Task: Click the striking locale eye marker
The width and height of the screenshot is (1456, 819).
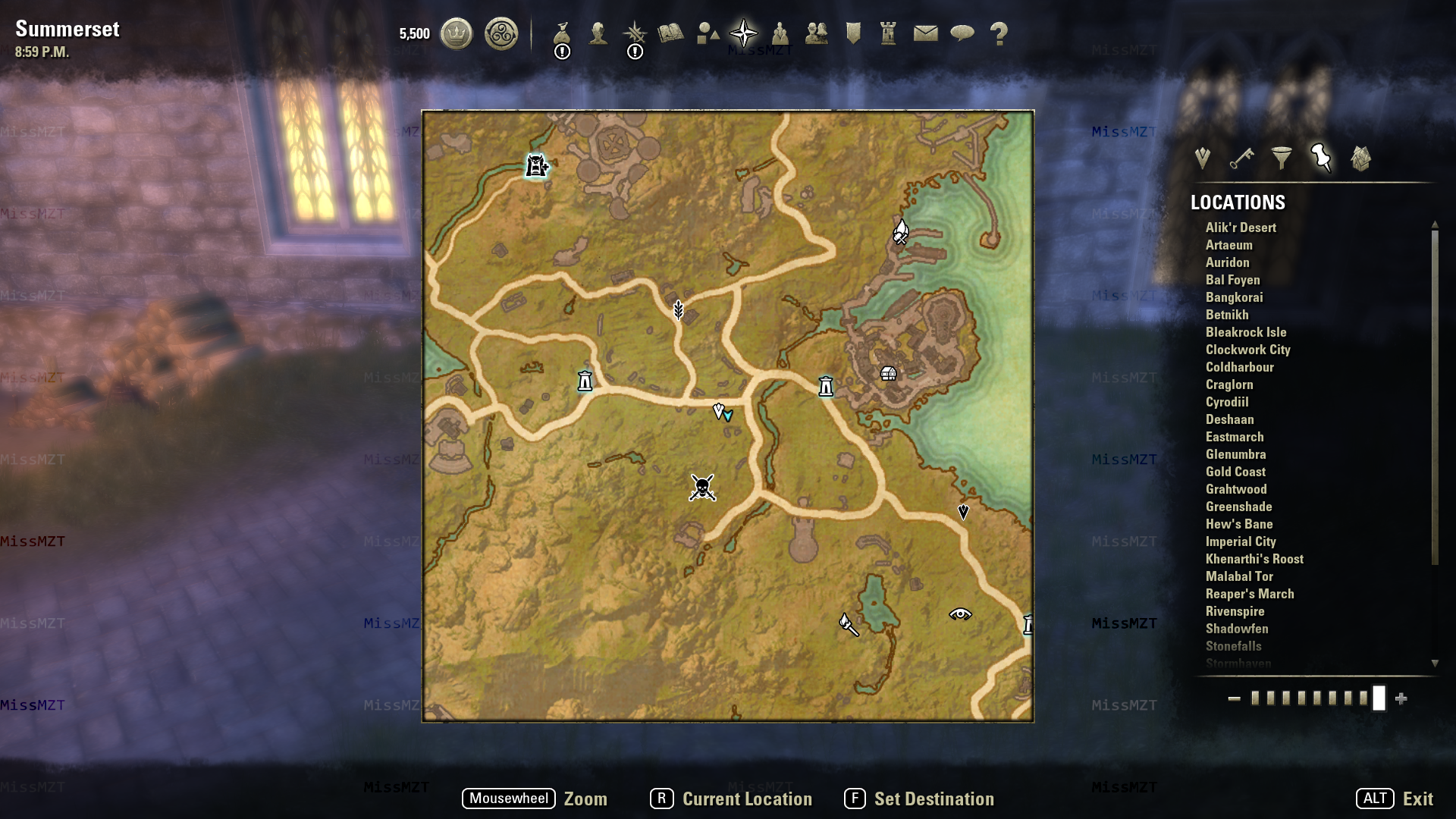Action: tap(960, 613)
